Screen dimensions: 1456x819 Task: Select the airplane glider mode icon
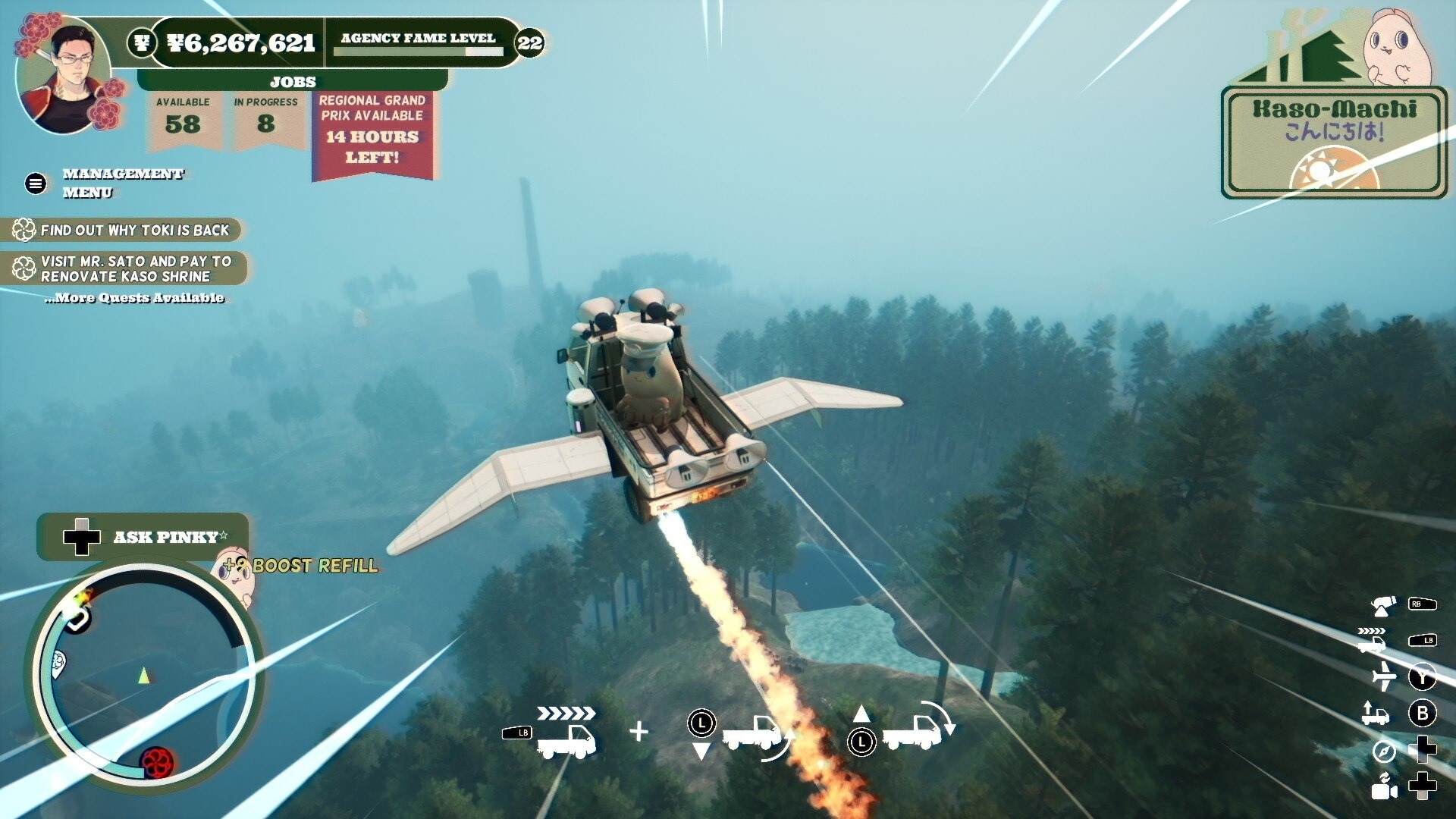pyautogui.click(x=1384, y=676)
